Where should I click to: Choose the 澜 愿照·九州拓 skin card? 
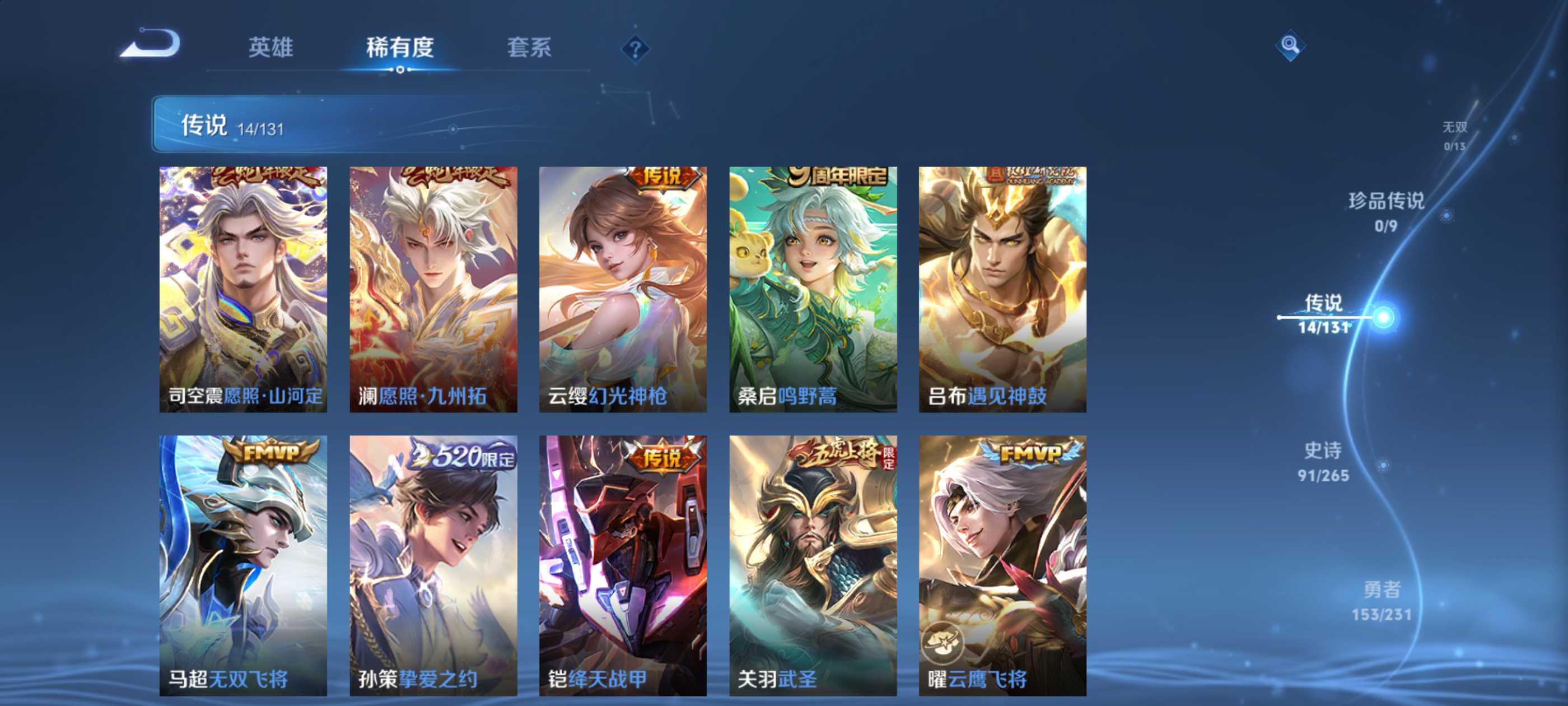[x=433, y=289]
